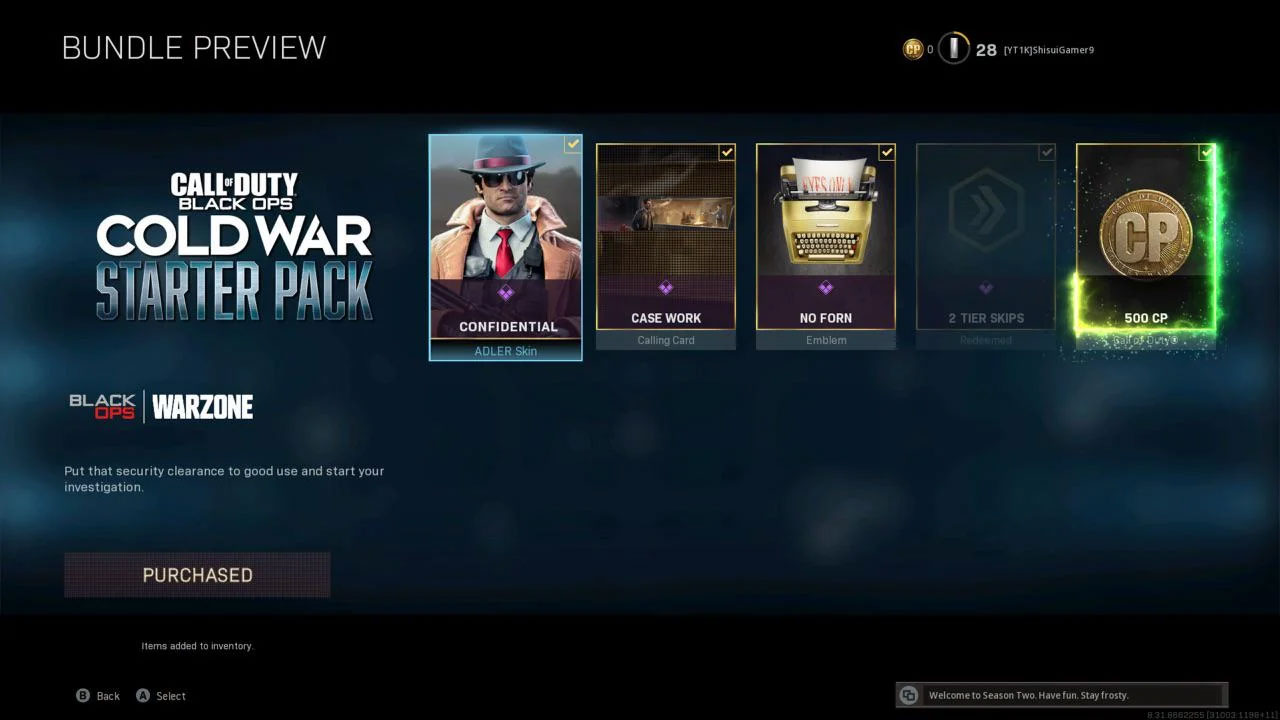Choose the Select option next to Back

(161, 695)
